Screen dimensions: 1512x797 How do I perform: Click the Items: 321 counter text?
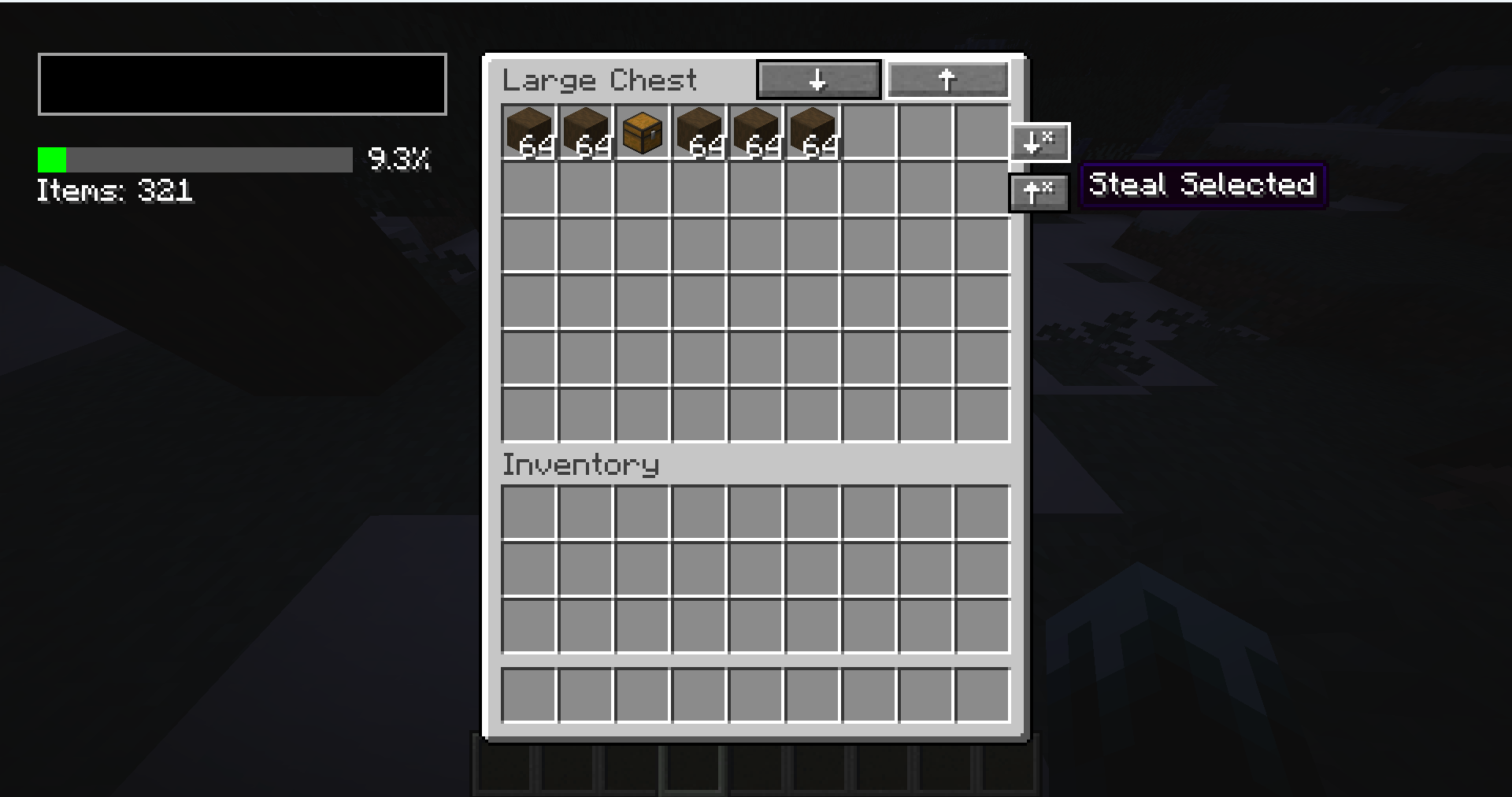click(x=115, y=191)
